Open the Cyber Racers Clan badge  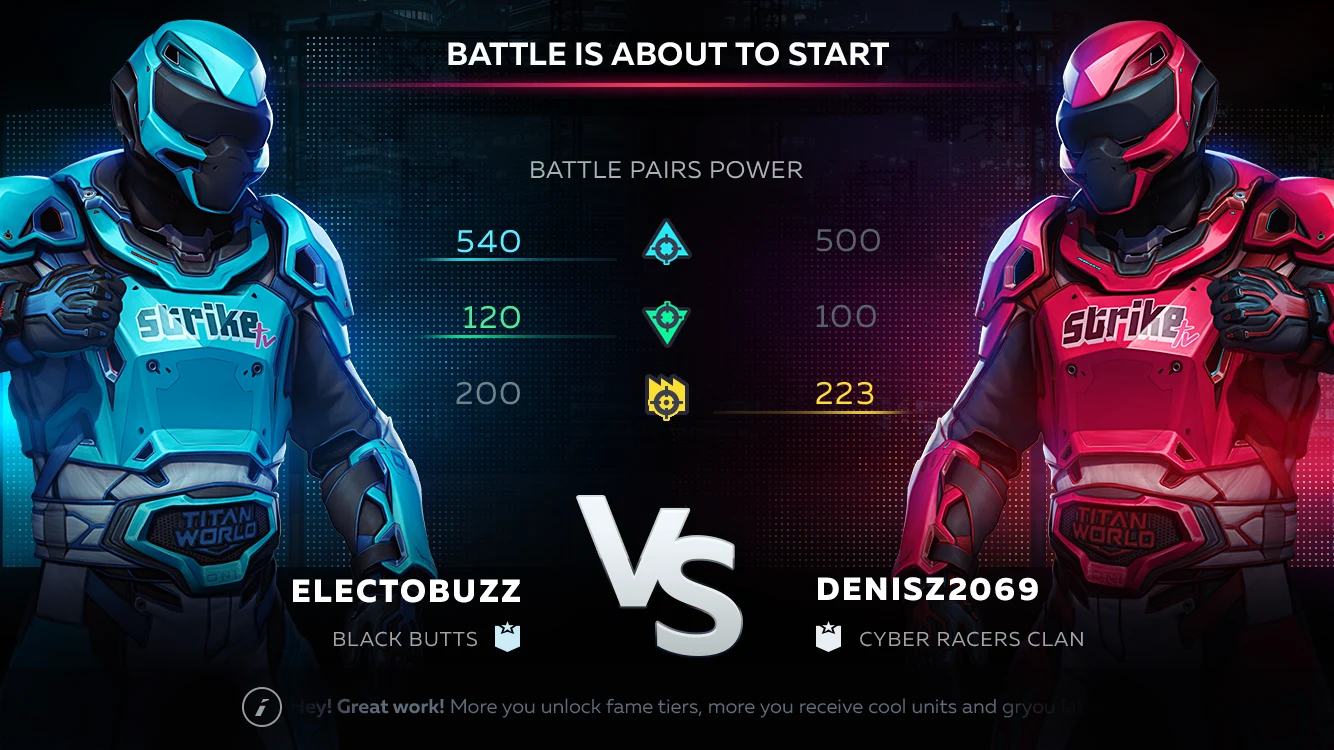[x=829, y=638]
